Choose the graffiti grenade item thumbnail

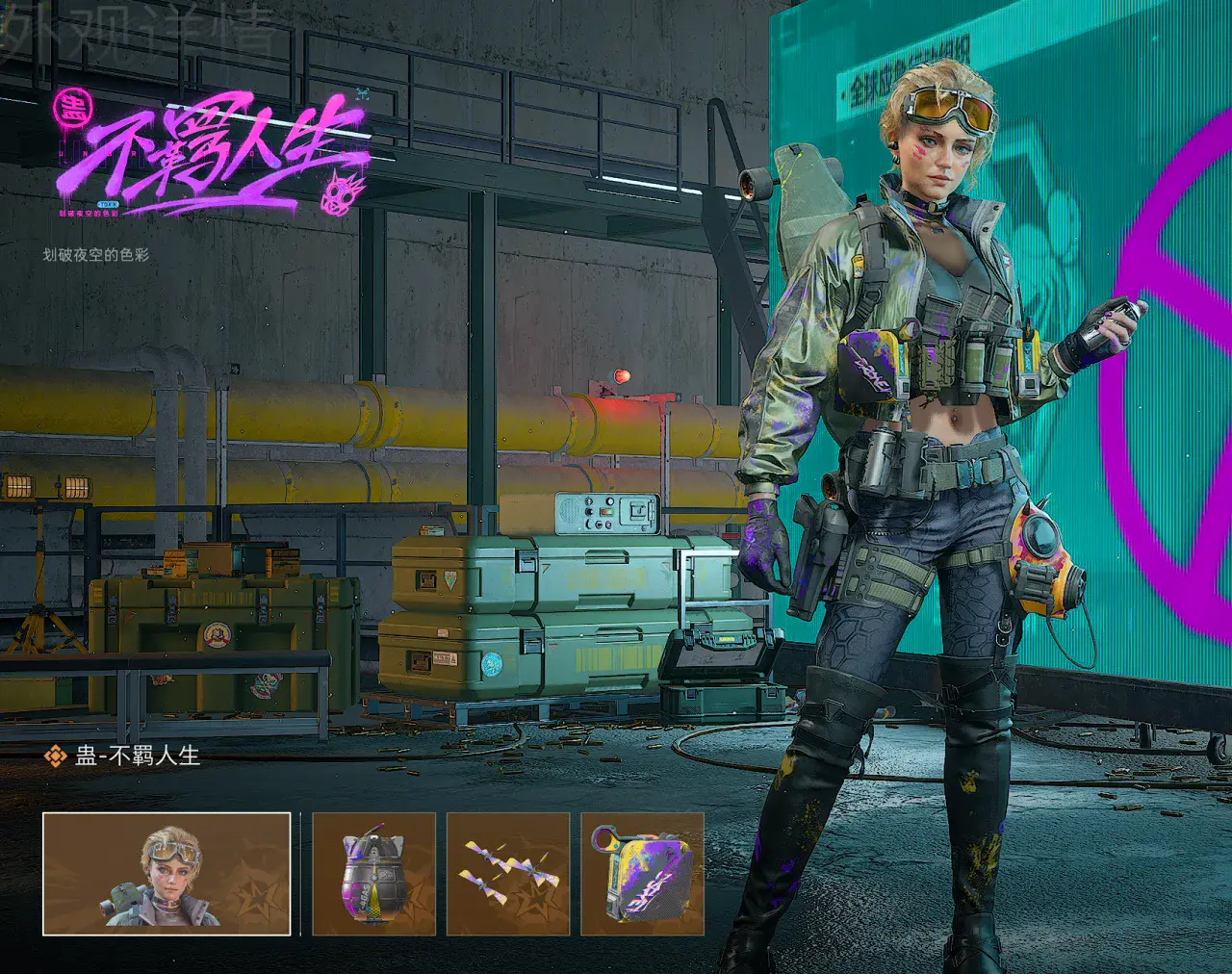pos(374,874)
